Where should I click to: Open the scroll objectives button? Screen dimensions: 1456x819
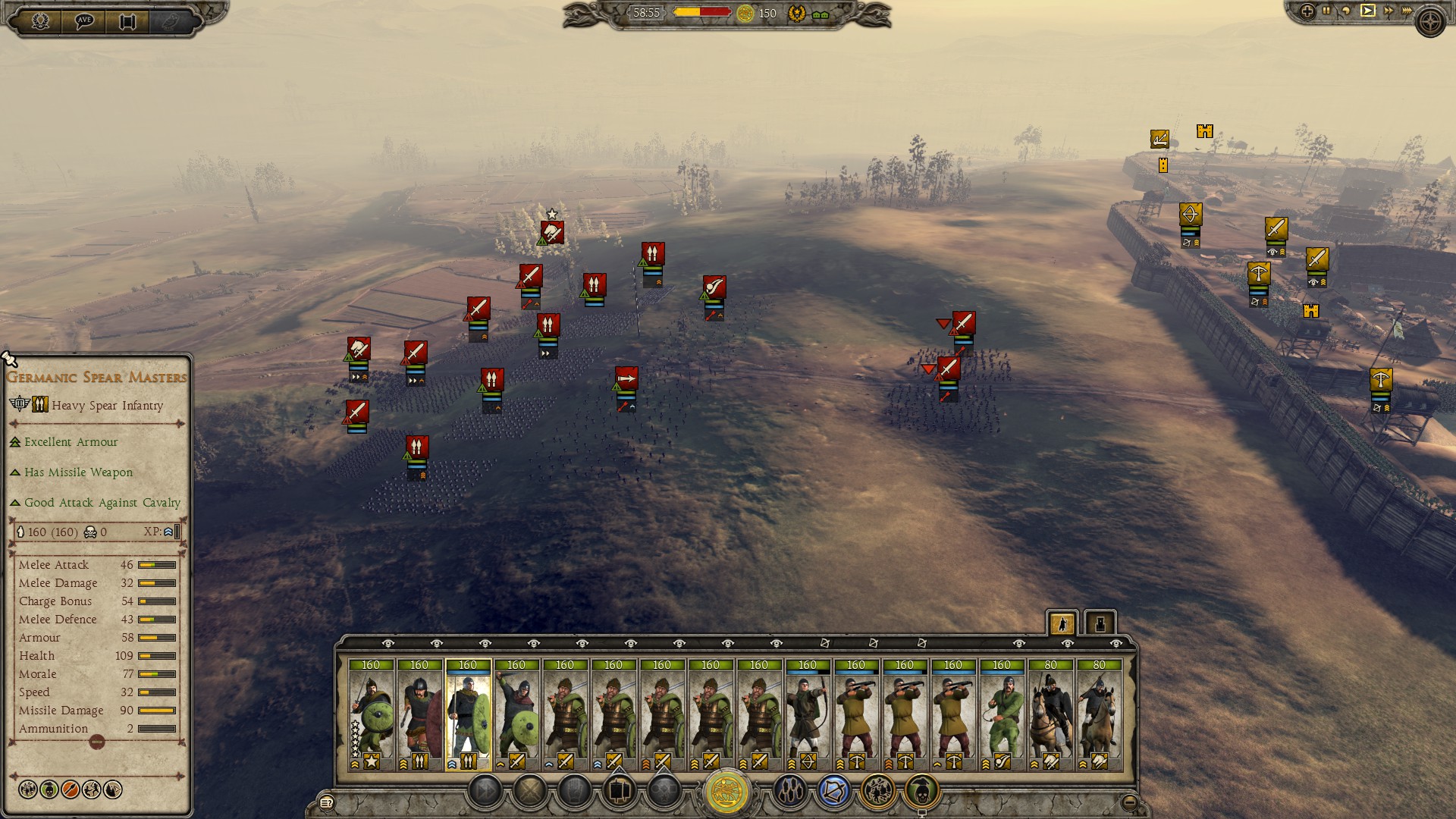click(127, 20)
